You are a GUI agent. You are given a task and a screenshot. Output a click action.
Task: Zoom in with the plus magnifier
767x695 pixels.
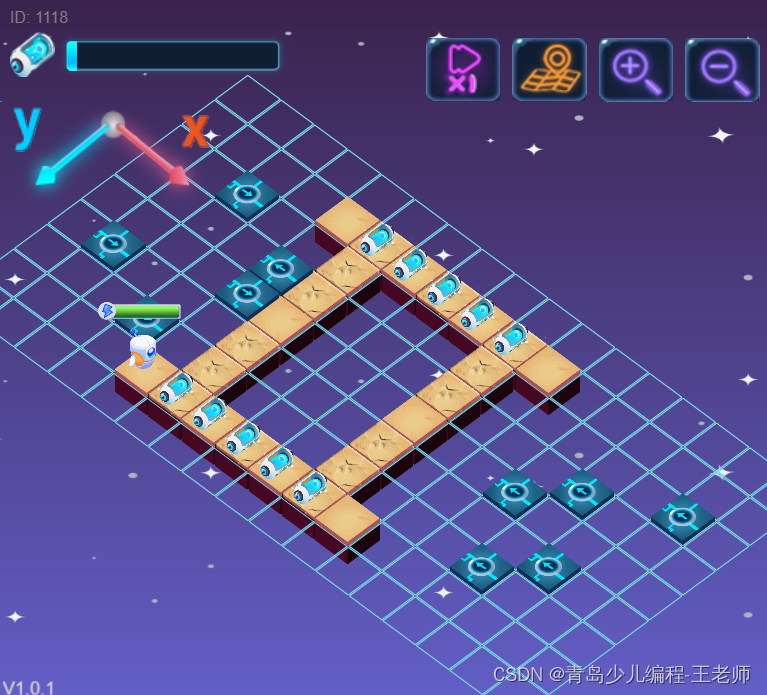pyautogui.click(x=635, y=69)
